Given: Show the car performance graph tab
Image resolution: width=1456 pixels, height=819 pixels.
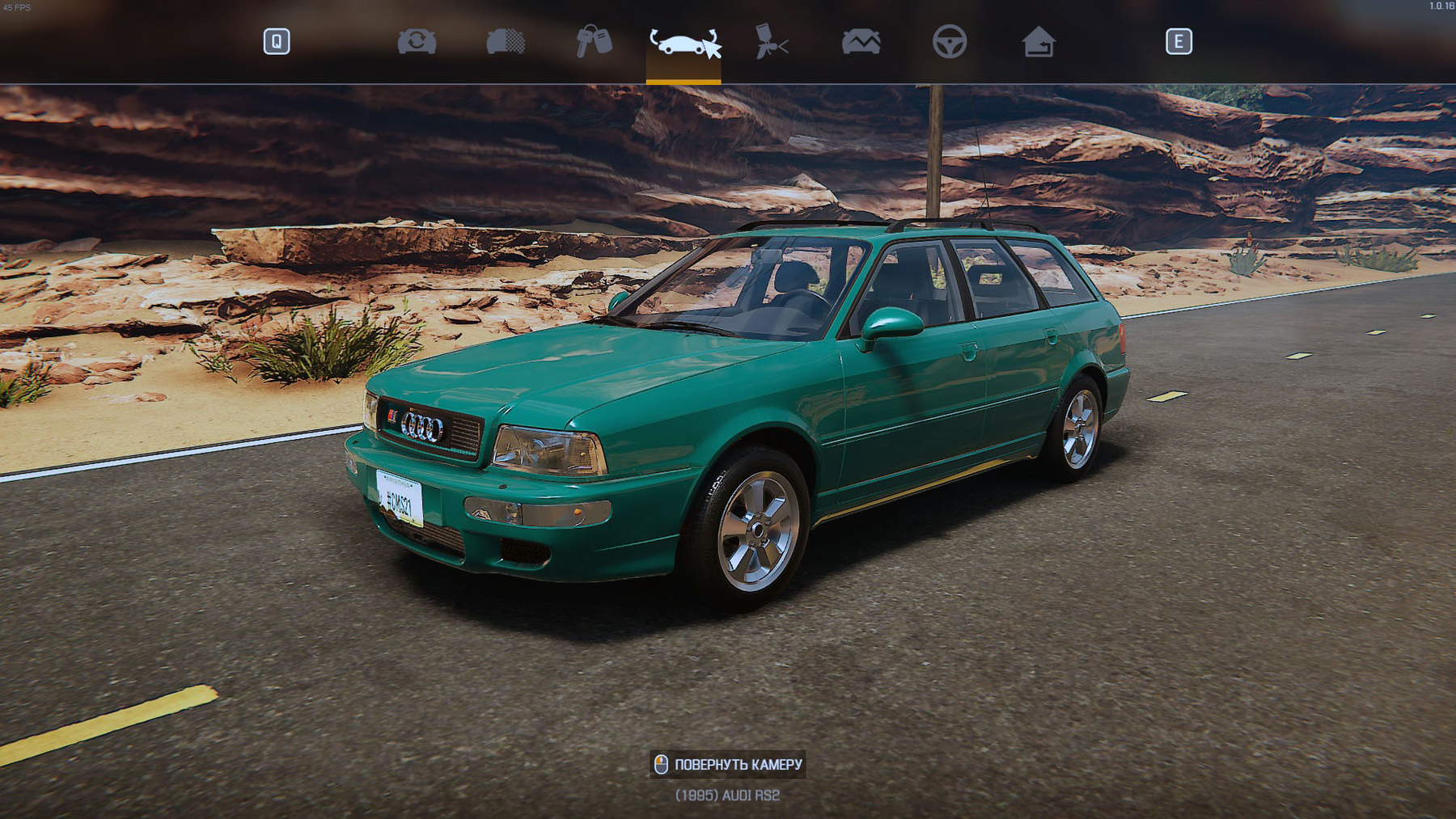Looking at the screenshot, I should pyautogui.click(x=861, y=41).
